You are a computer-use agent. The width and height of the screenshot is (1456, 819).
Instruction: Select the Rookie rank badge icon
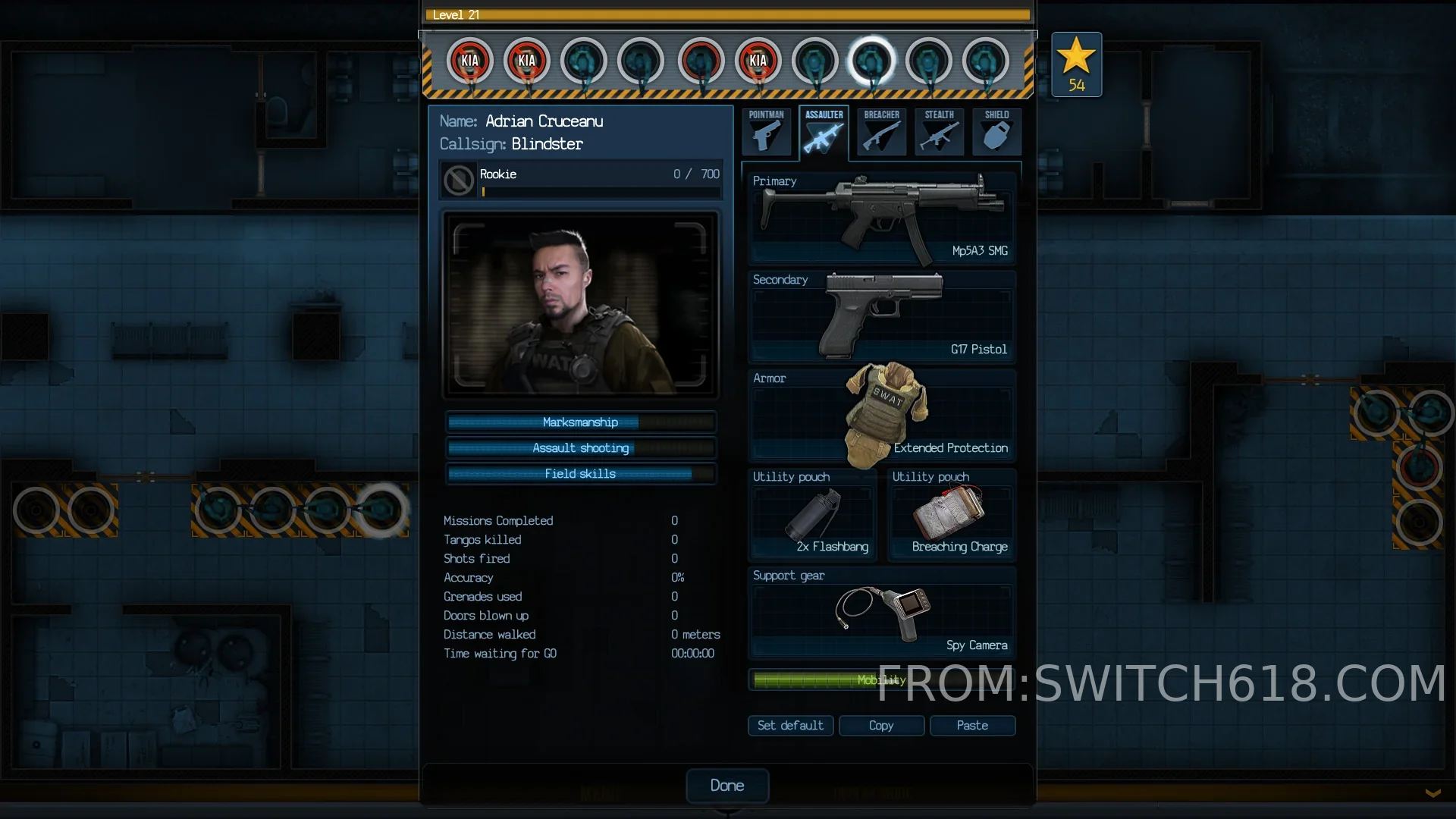click(x=459, y=180)
